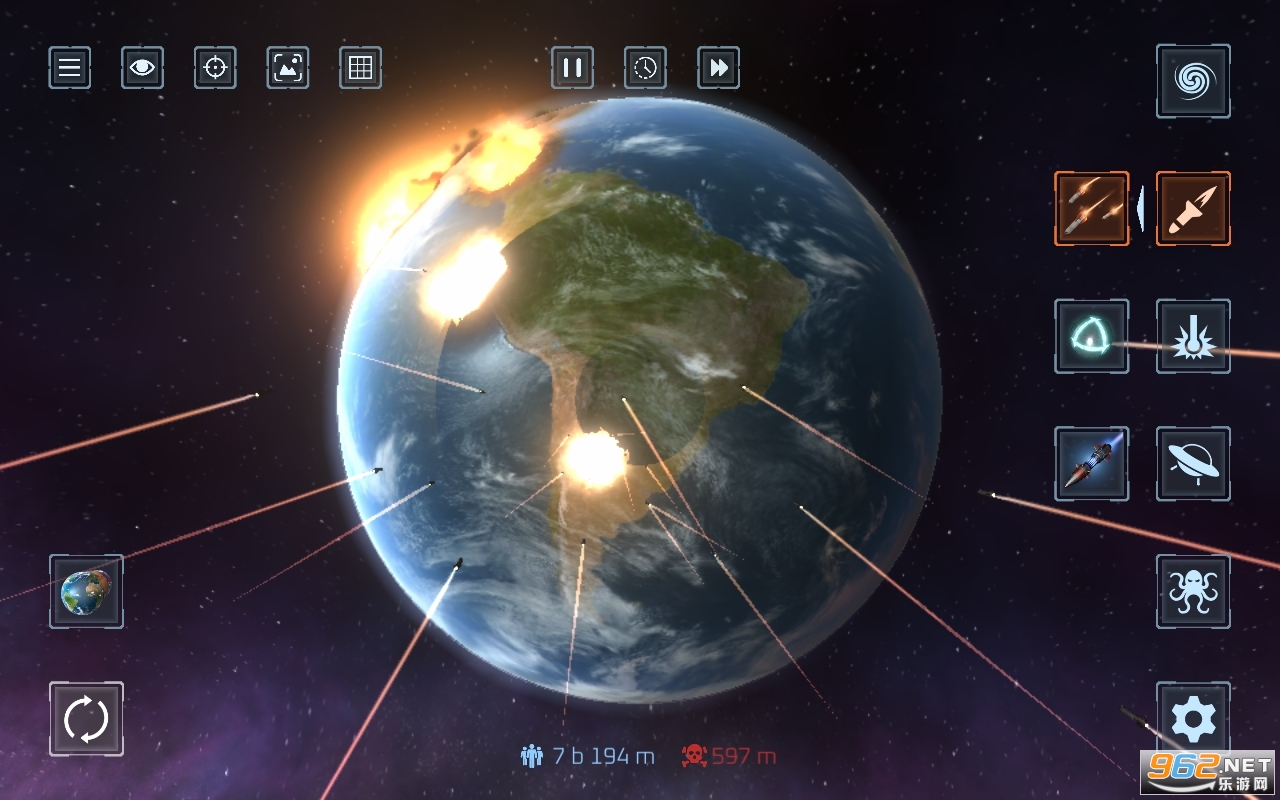Activate fast forward speed
Screen dimensions: 1280x800
coord(718,67)
